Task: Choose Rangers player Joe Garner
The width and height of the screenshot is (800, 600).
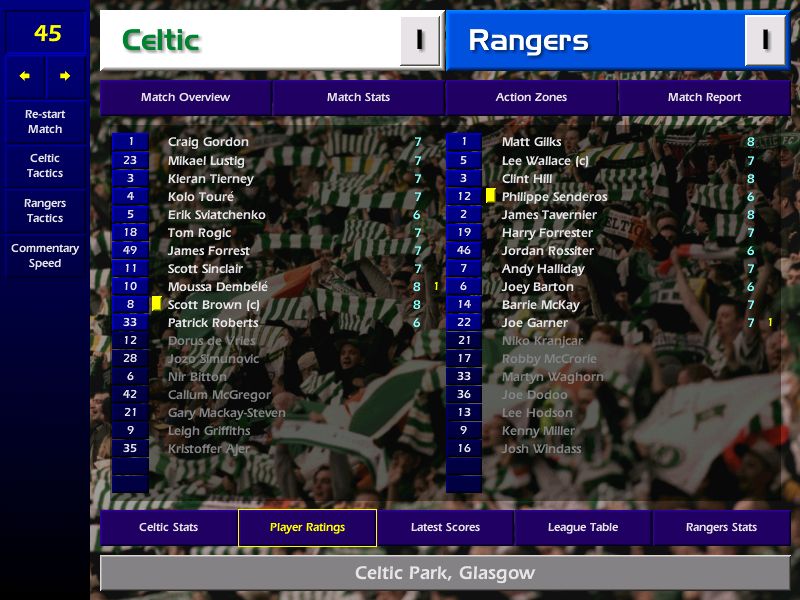Action: (535, 323)
